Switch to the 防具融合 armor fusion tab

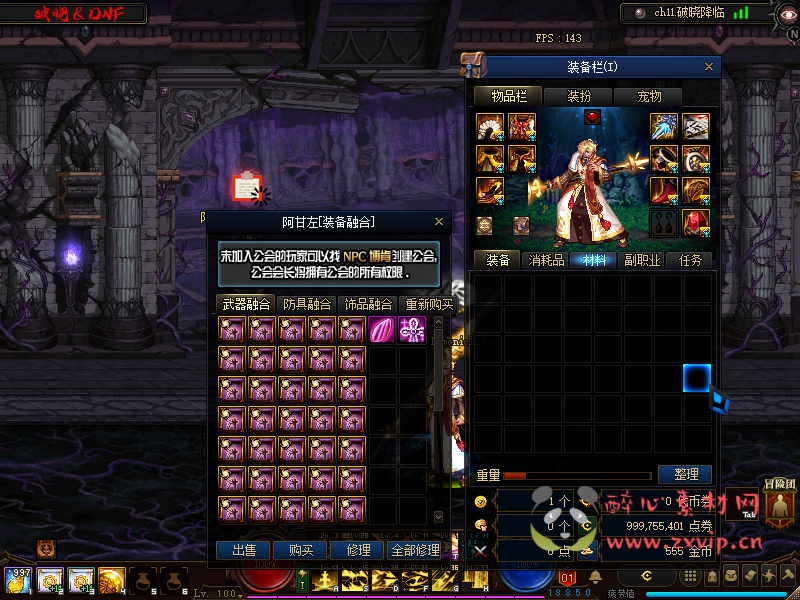tap(307, 304)
